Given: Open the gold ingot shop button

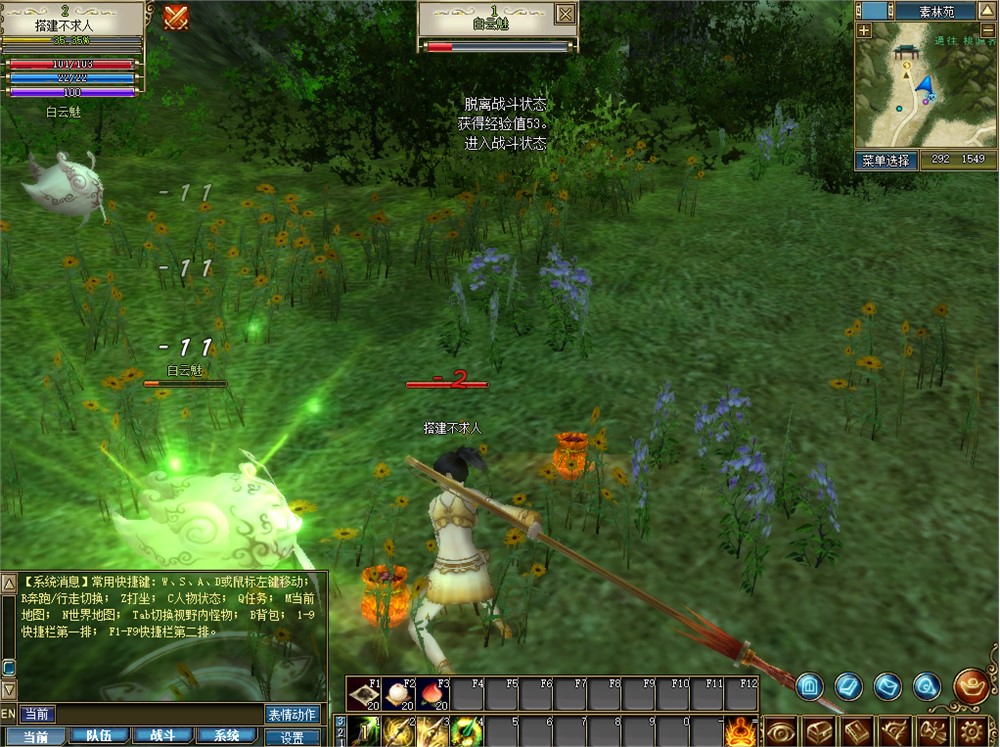Looking at the screenshot, I should [971, 686].
